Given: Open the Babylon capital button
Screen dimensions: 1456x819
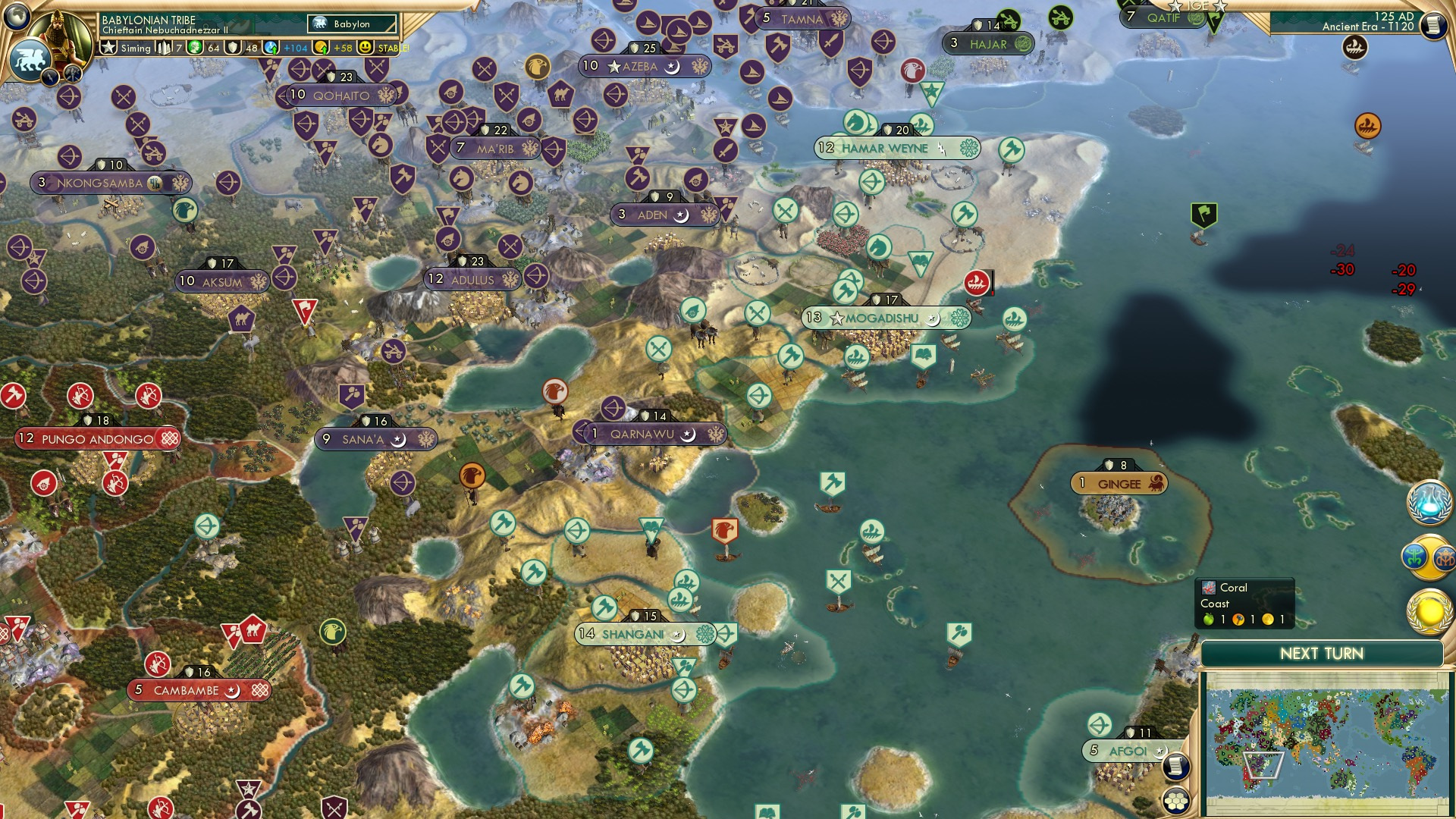Looking at the screenshot, I should click(352, 24).
